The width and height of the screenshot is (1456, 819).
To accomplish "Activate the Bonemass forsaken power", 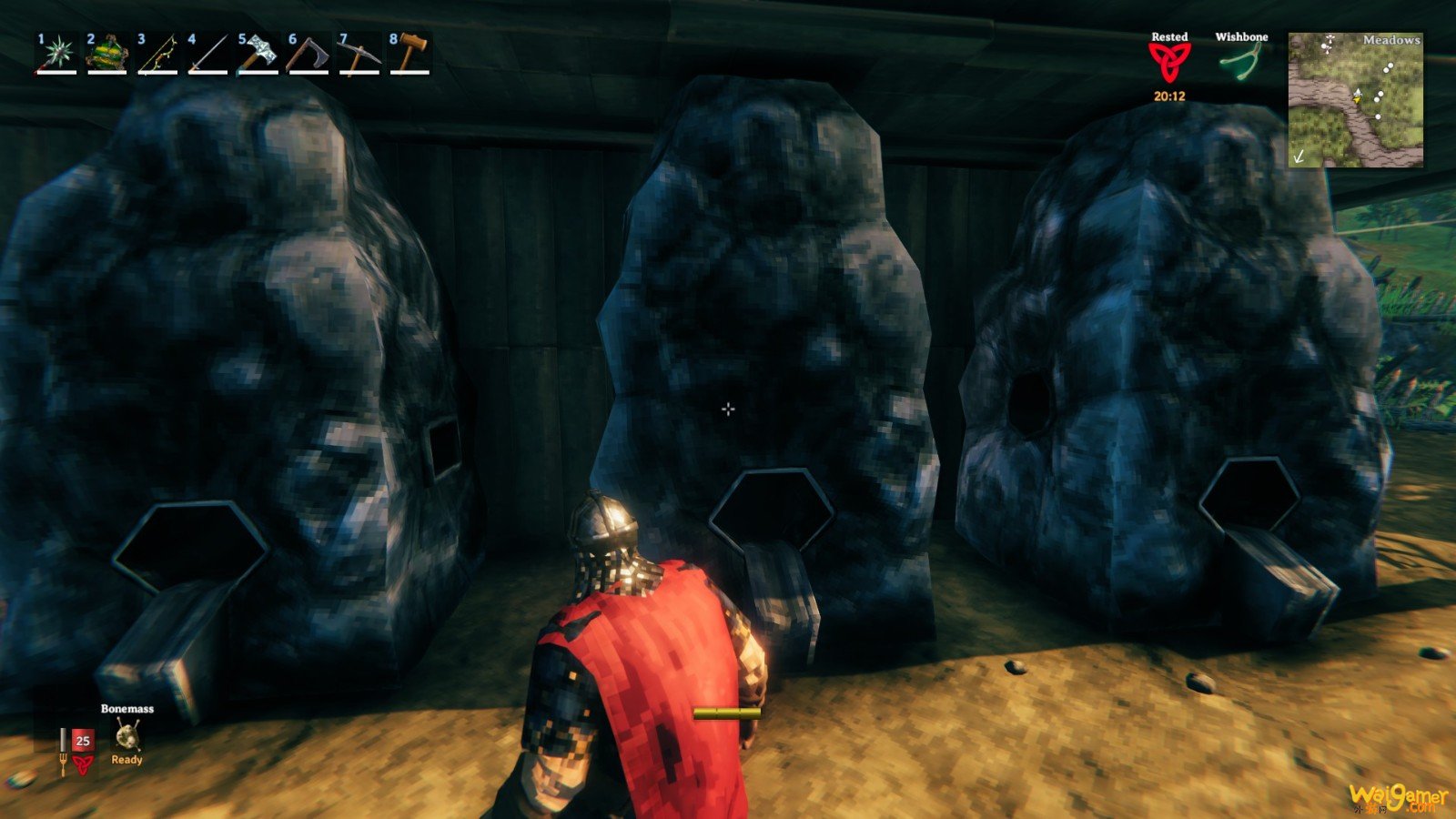I will 126,735.
